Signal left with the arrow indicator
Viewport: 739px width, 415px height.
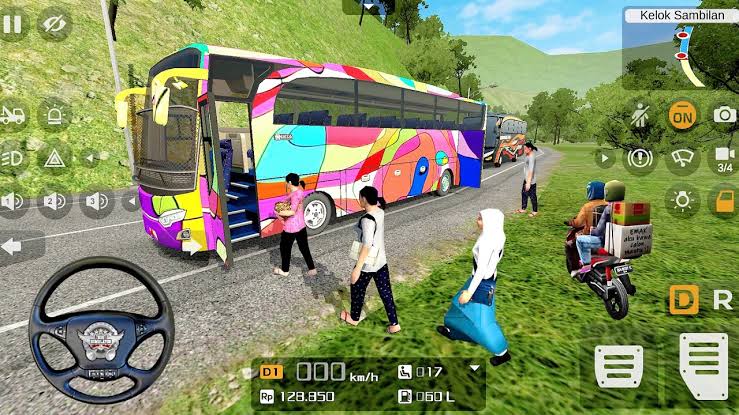[x=20, y=246]
